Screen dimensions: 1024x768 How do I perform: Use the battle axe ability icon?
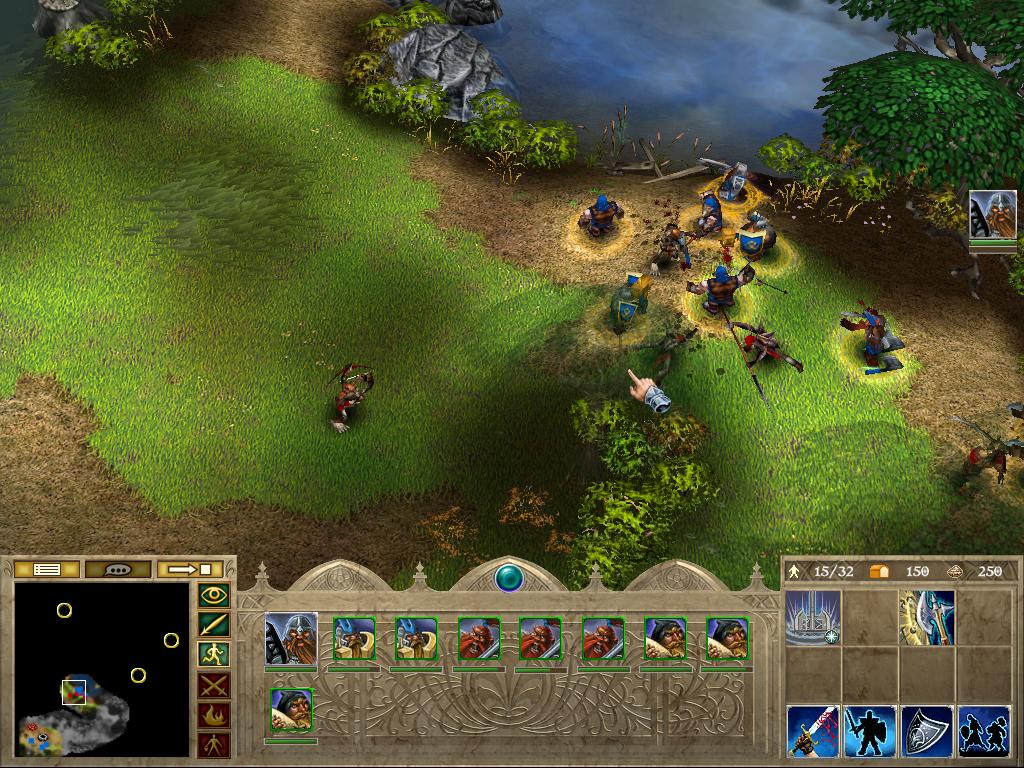[x=926, y=616]
